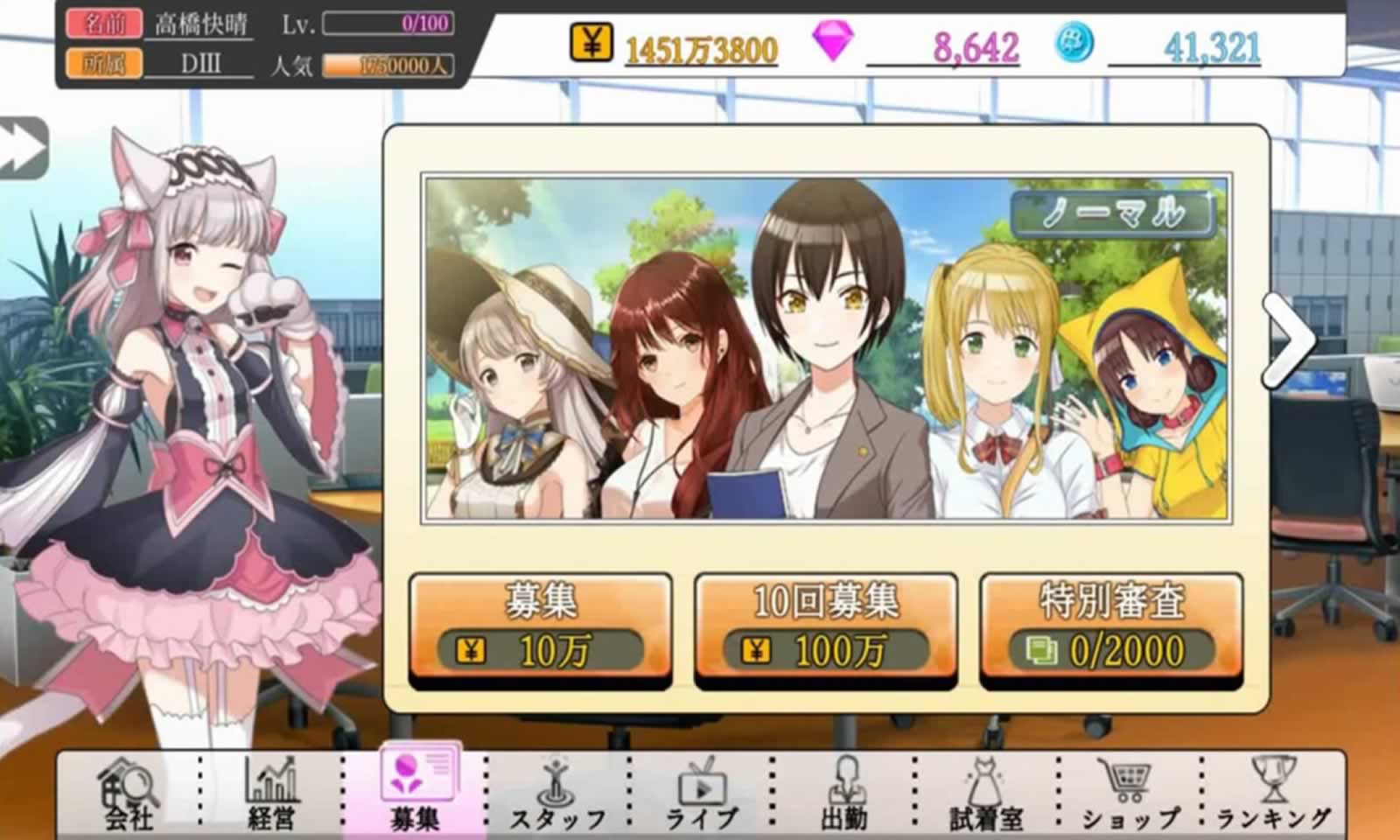Viewport: 1400px width, 840px height.
Task: Tap the recruitment banner artwork of the girls
Action: click(x=822, y=350)
